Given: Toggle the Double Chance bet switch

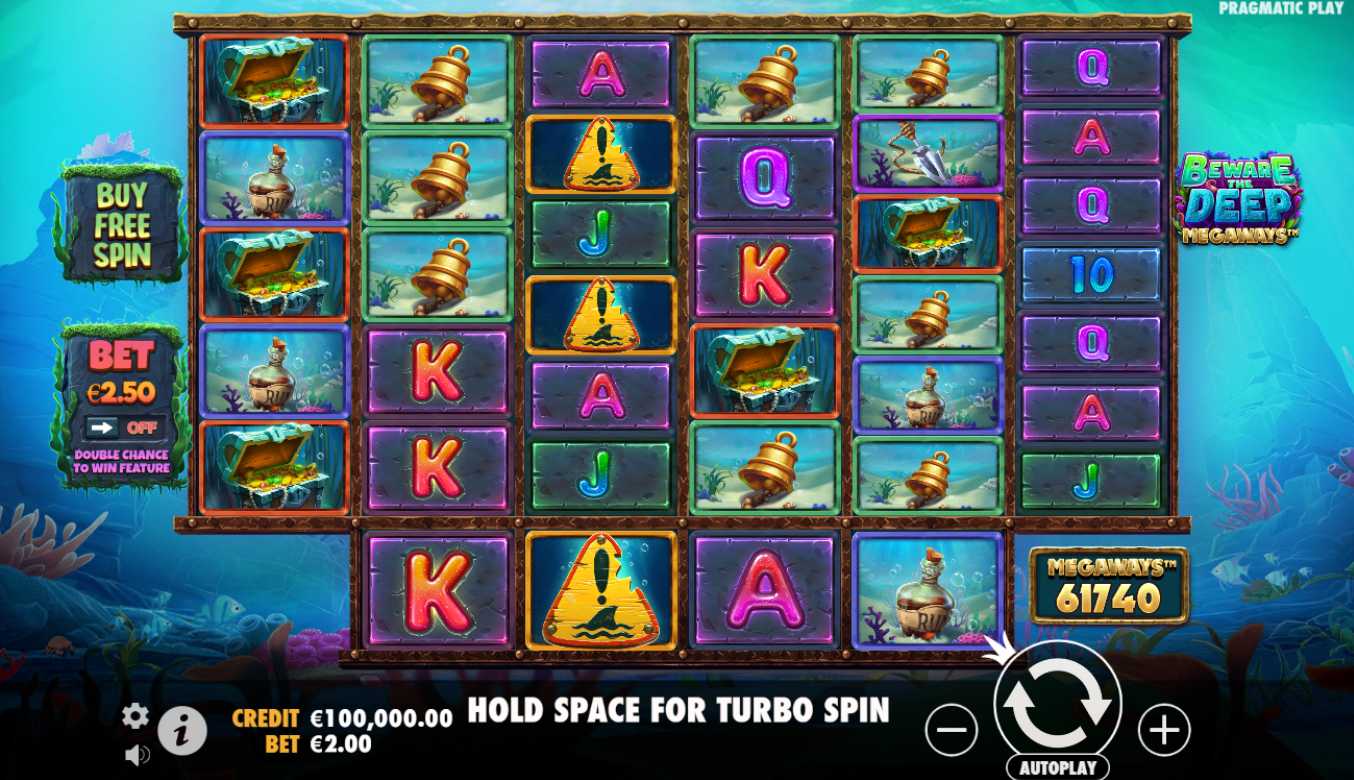Looking at the screenshot, I should click(x=121, y=428).
